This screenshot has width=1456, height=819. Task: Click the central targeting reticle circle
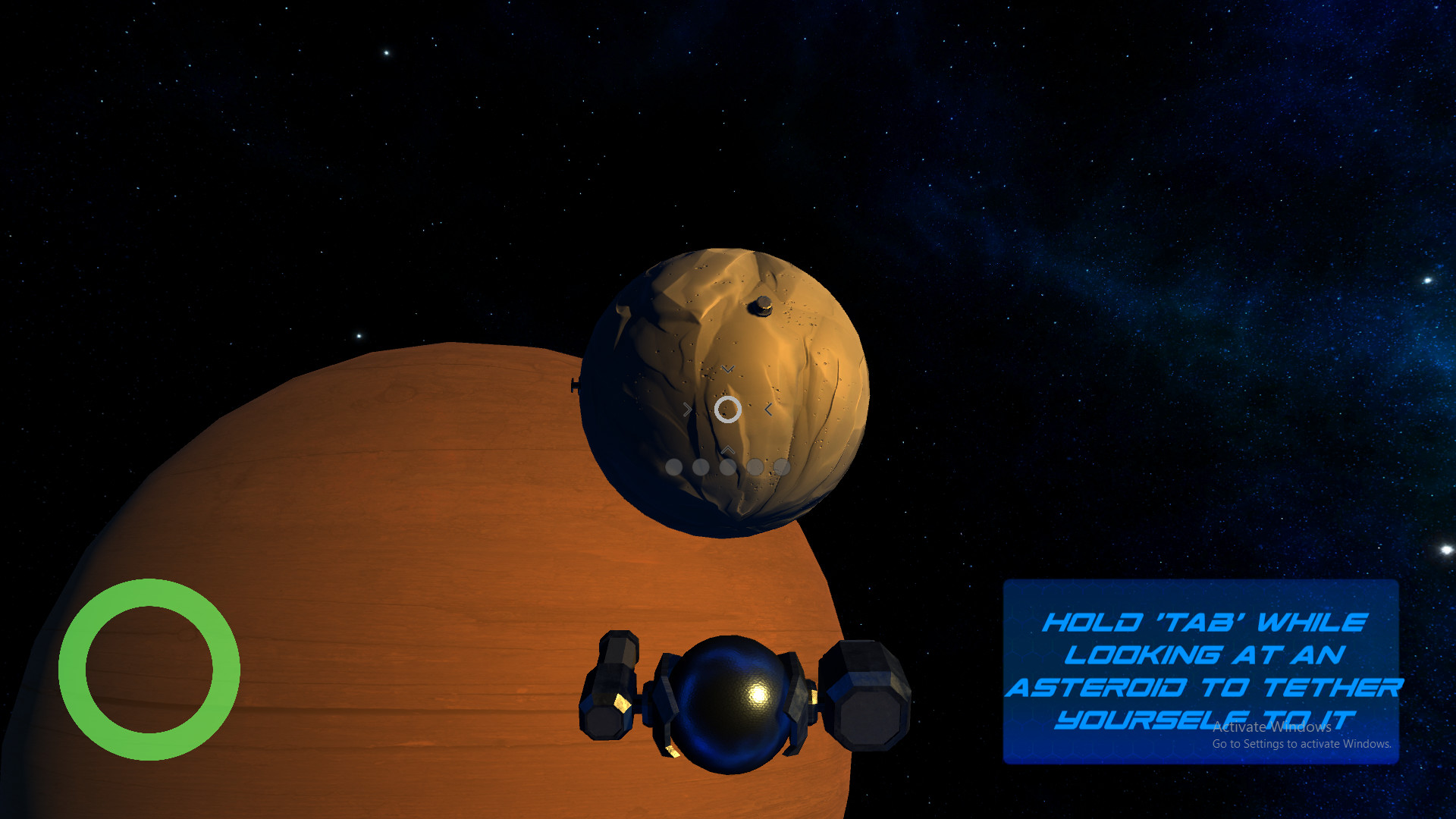pos(727,410)
